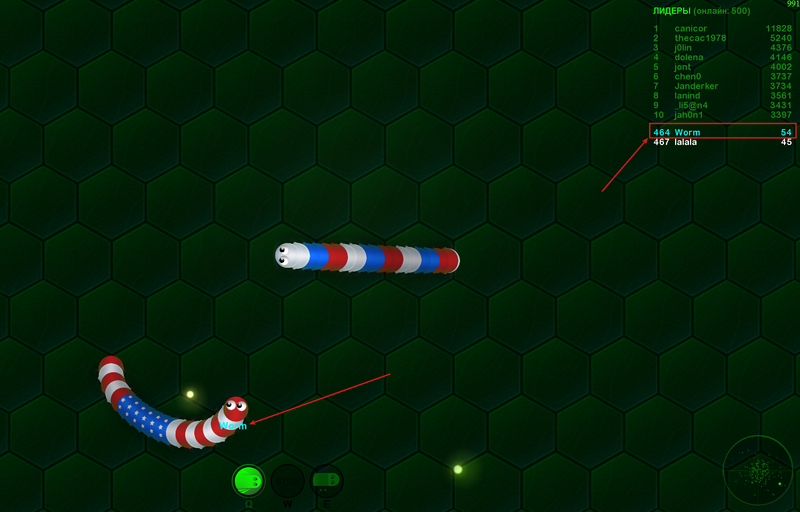Select the highlighted Worm rank row
Image resolution: width=800 pixels, height=512 pixels.
point(722,132)
